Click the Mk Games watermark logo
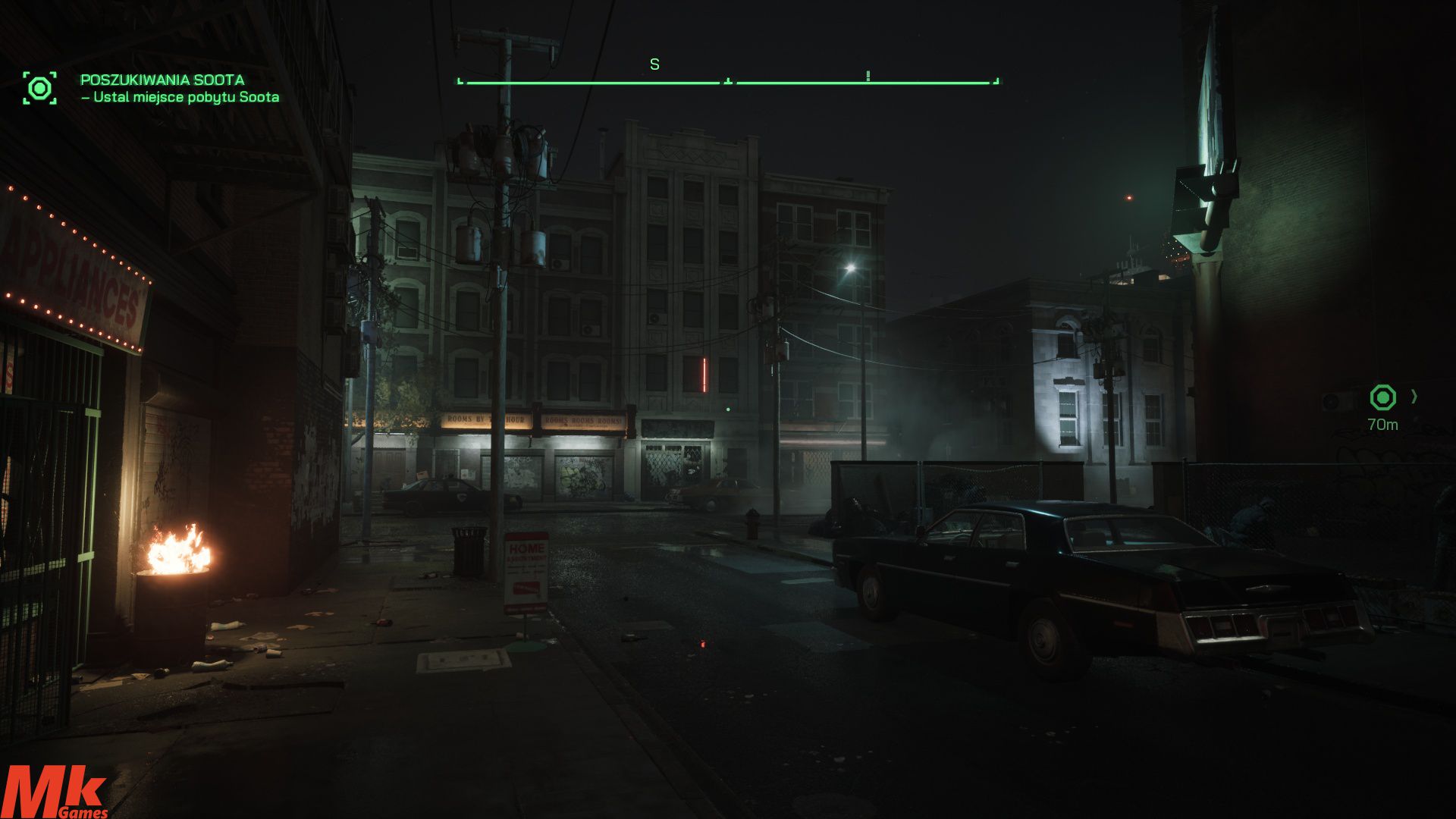Screen dimensions: 1456x819 [55, 792]
